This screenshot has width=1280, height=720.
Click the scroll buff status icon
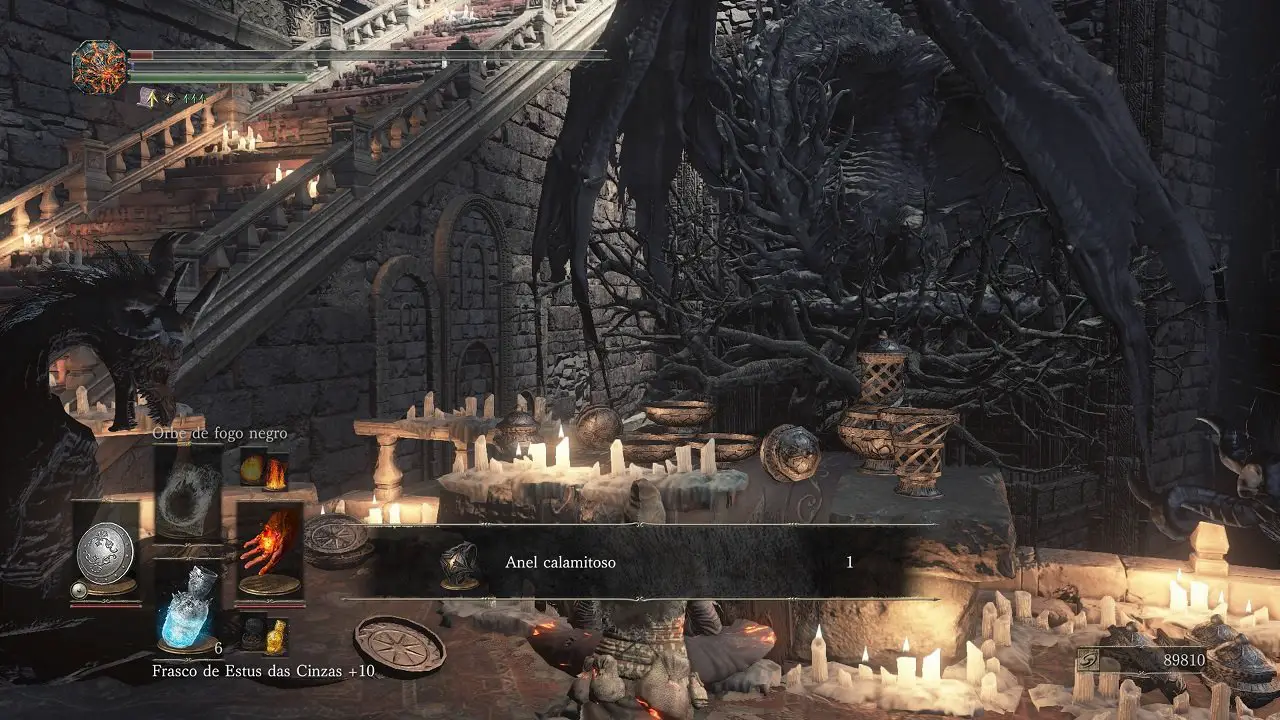(x=147, y=97)
